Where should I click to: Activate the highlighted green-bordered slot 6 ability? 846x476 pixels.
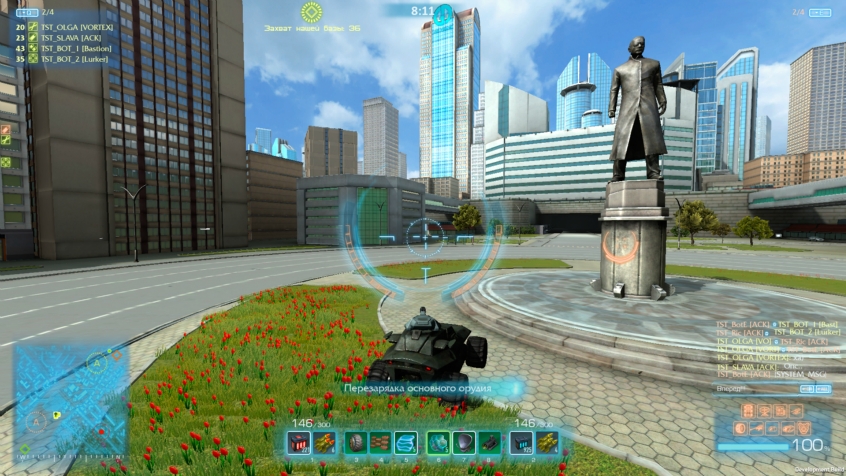click(x=438, y=443)
